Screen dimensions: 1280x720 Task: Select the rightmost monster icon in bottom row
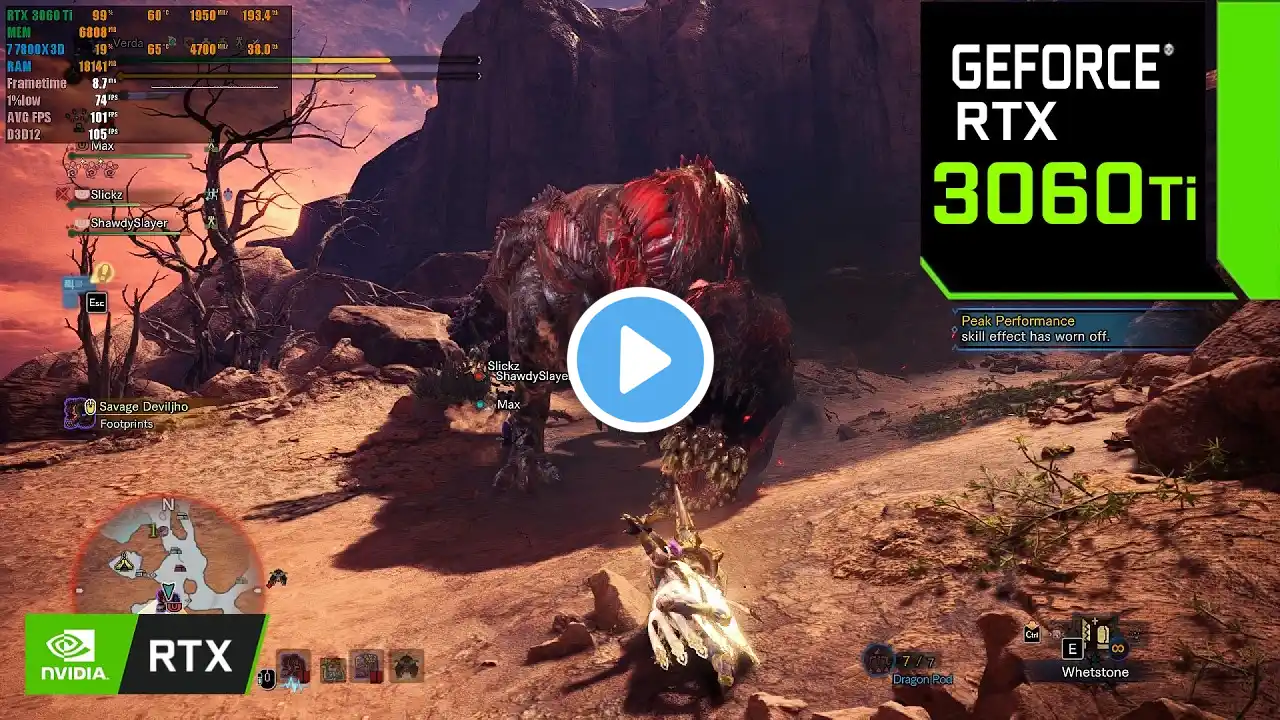tap(405, 666)
